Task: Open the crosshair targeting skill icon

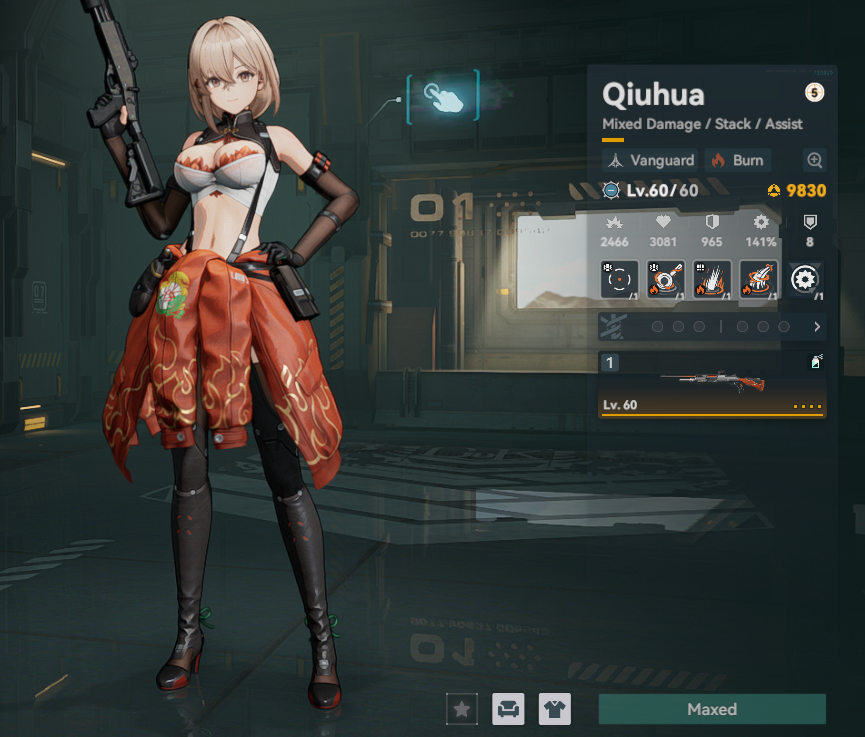Action: 619,280
